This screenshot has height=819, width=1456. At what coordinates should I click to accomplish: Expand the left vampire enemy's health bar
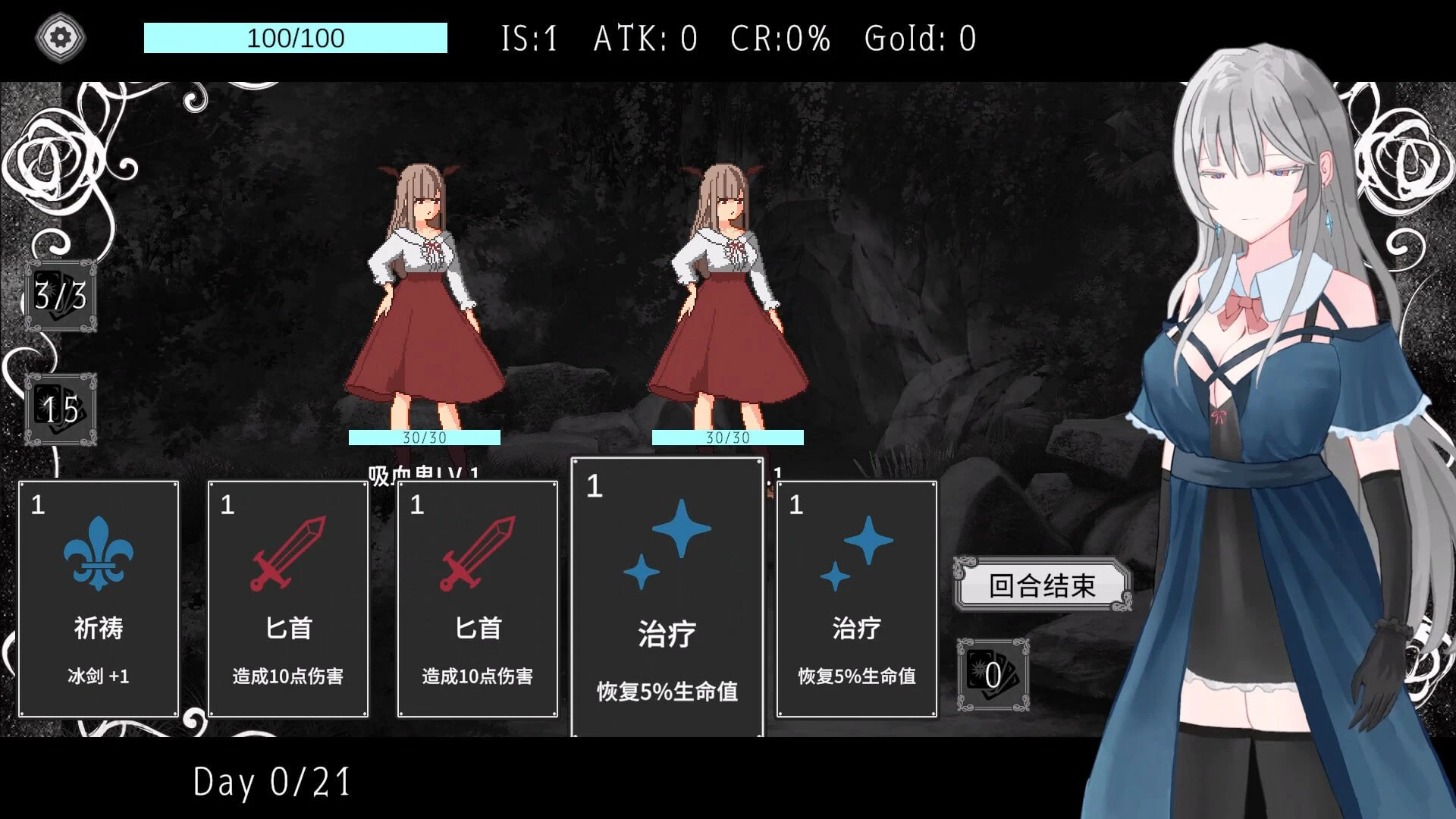coord(422,438)
